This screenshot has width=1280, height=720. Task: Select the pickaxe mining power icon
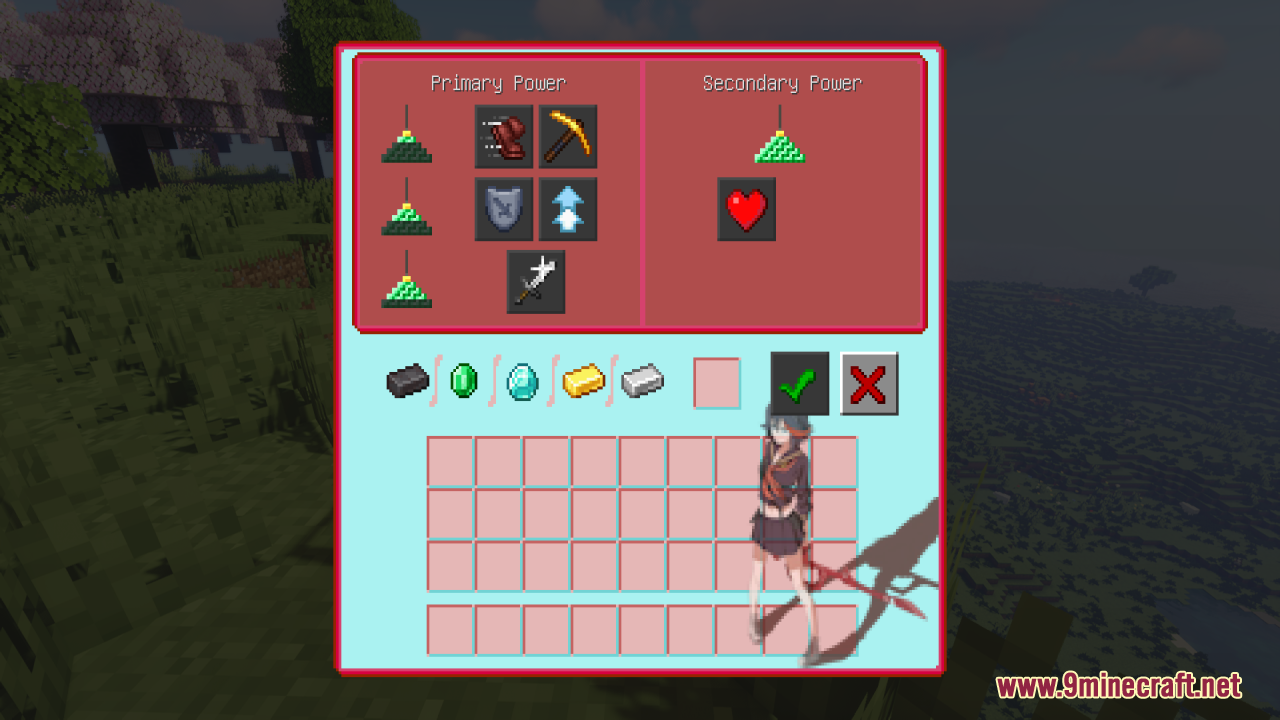tap(567, 136)
